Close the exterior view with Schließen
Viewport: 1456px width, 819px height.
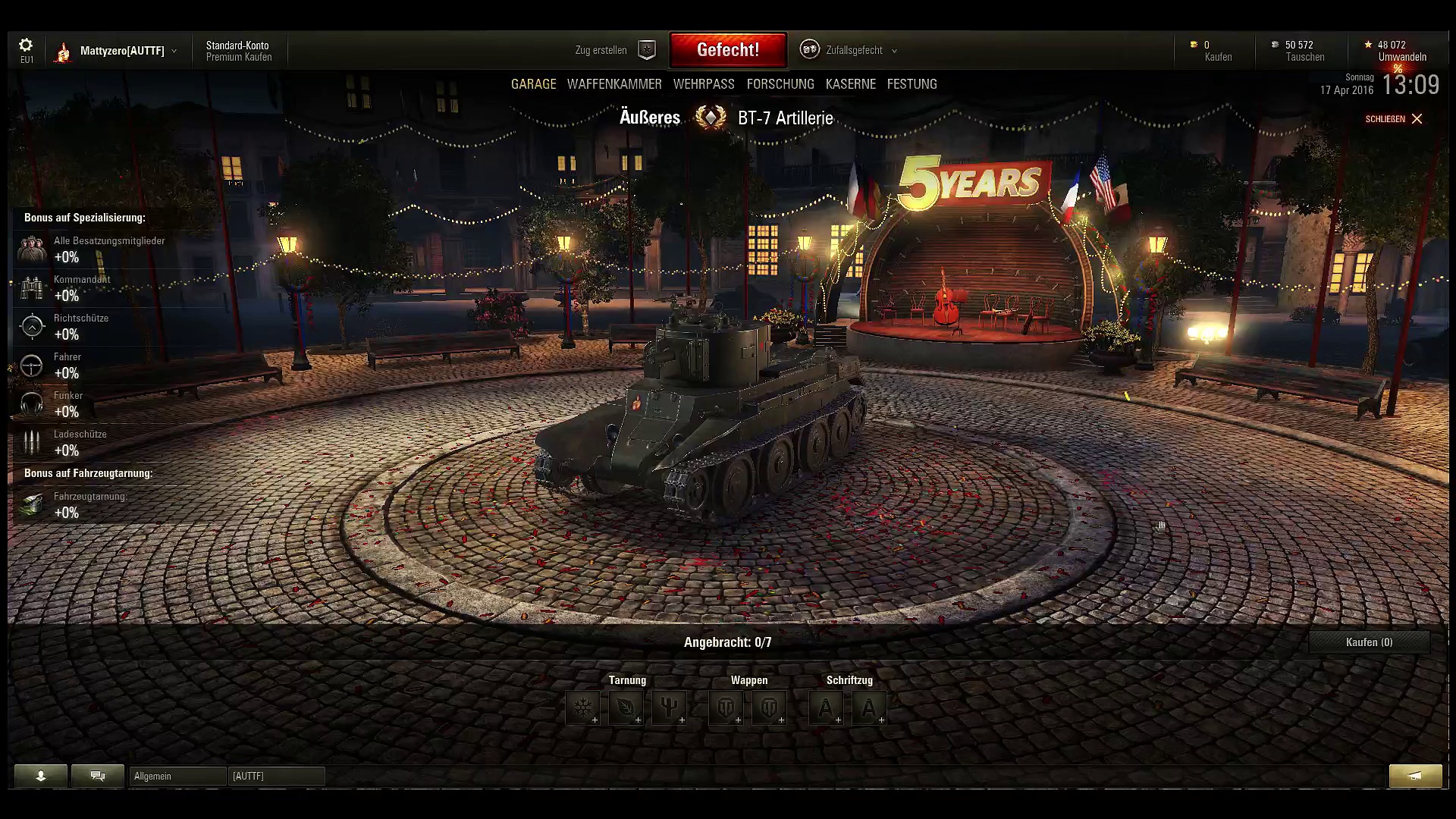pyautogui.click(x=1394, y=119)
